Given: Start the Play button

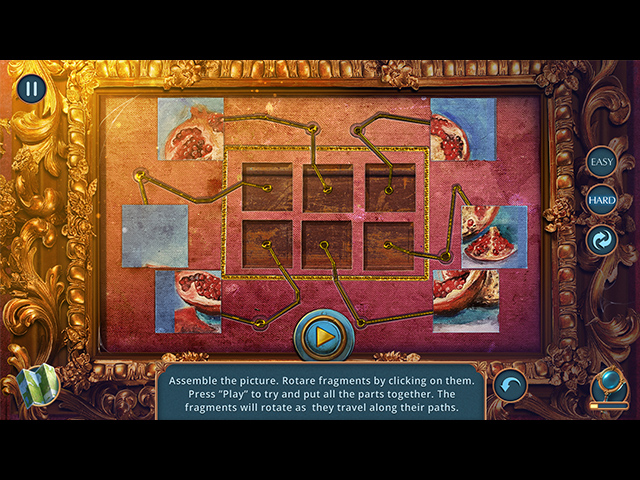Looking at the screenshot, I should point(324,337).
